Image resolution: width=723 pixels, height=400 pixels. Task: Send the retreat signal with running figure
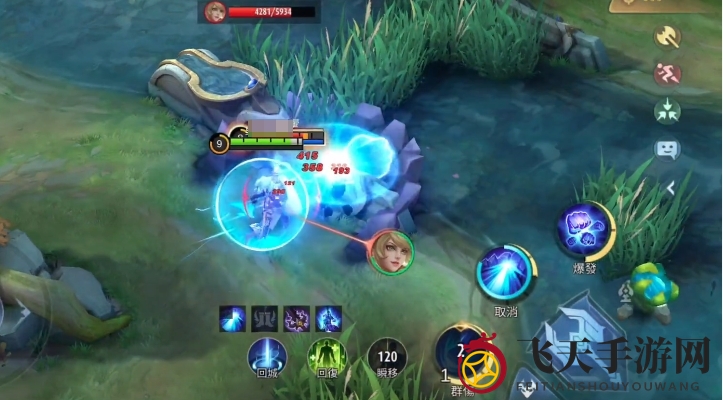[667, 73]
